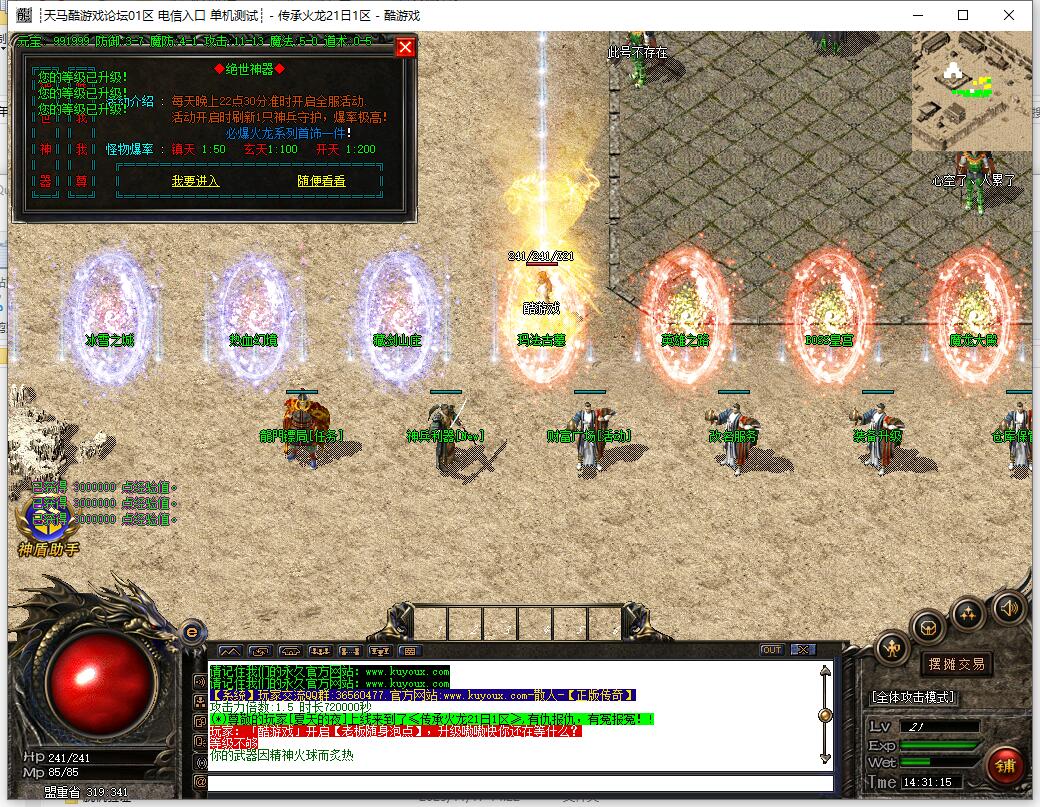Click the round e button beside the orb
Image resolution: width=1040 pixels, height=807 pixels.
click(x=192, y=632)
